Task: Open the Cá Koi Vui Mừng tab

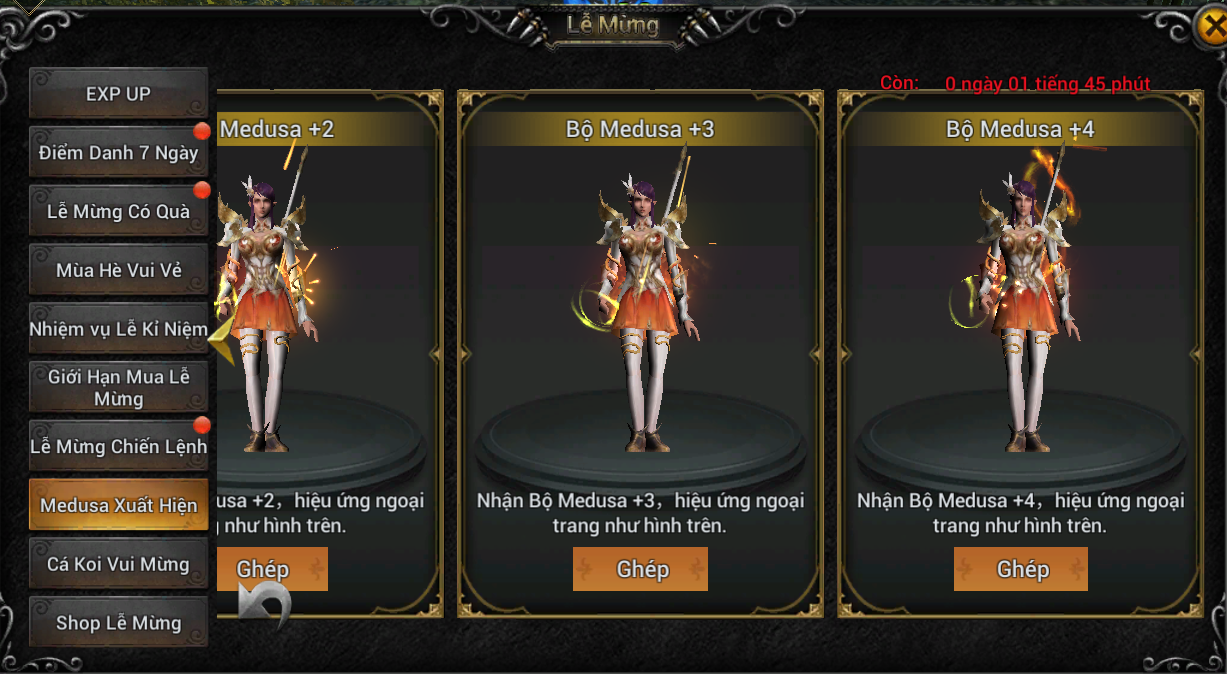Action: [x=118, y=564]
